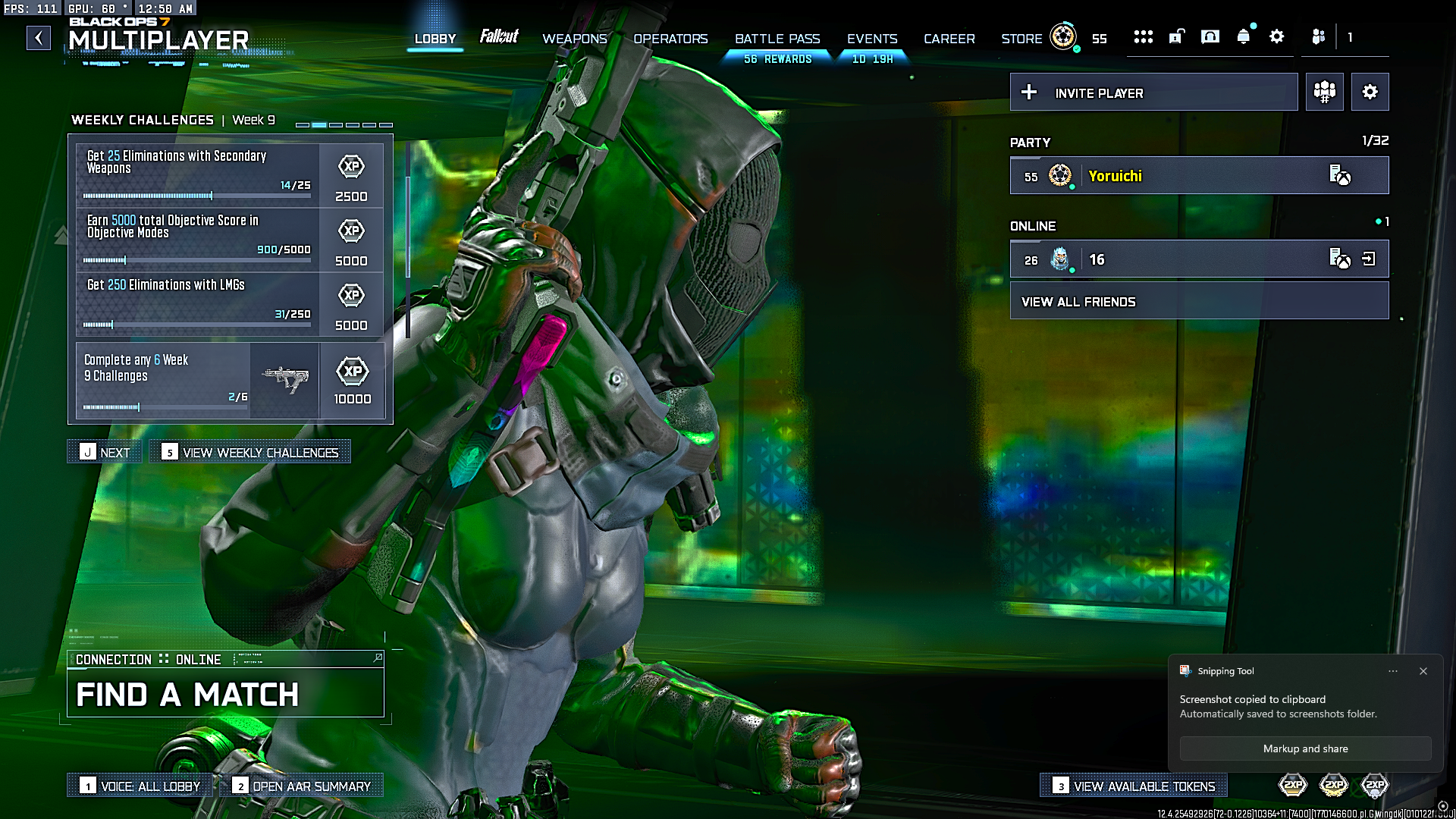Close the Snipping Tool notification
The image size is (1456, 819).
coord(1423,671)
